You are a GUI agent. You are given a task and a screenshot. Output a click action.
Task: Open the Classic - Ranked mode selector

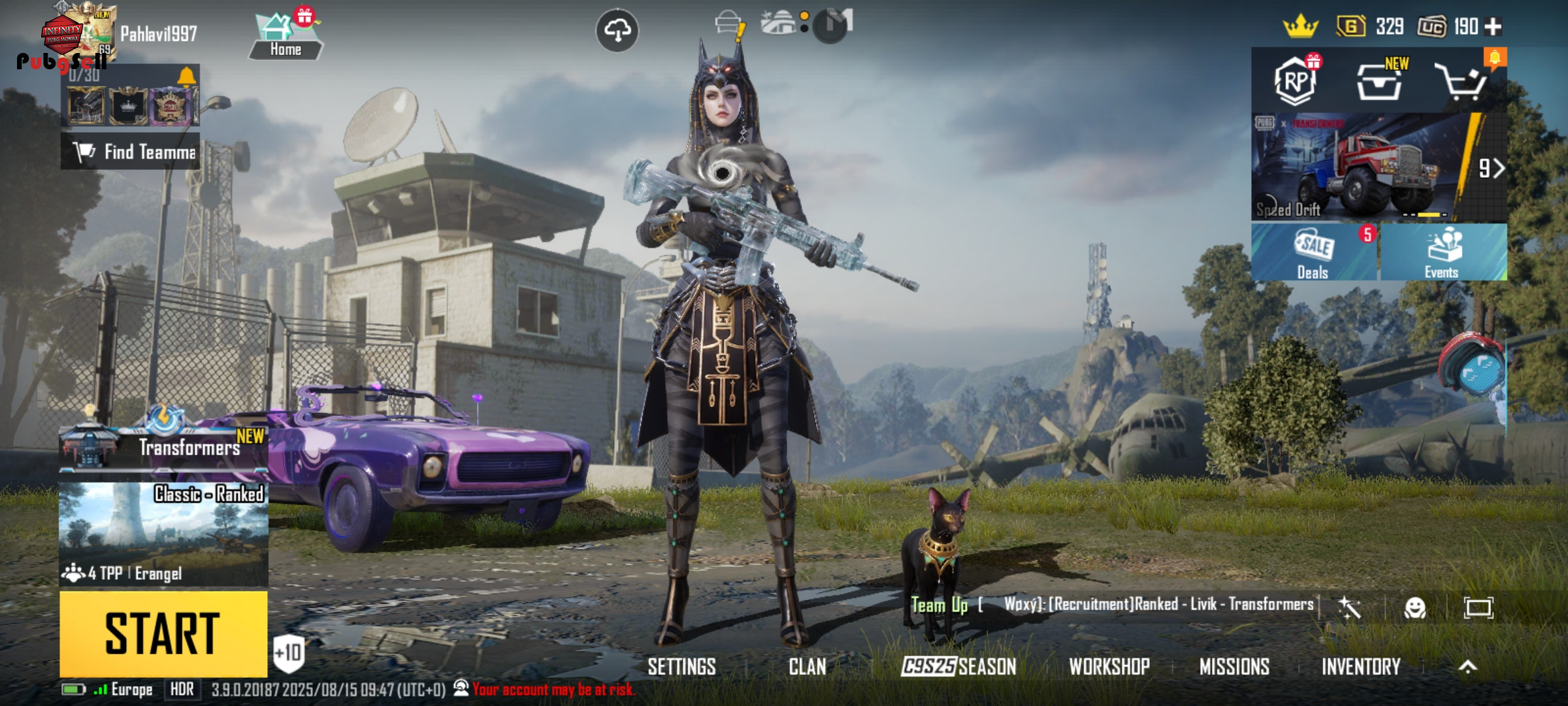163,533
